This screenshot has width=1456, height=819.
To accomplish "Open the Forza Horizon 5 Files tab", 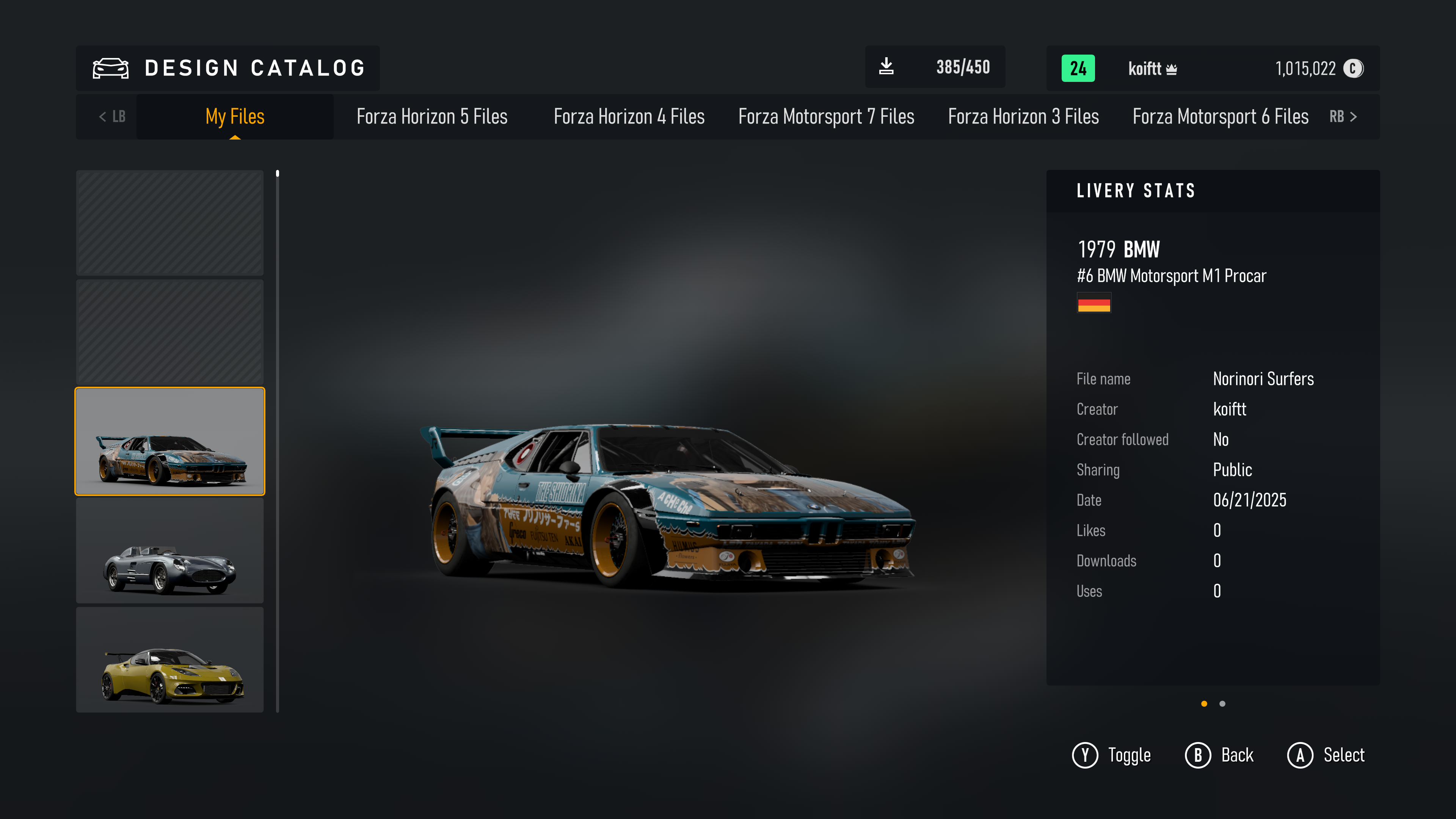I will click(432, 116).
